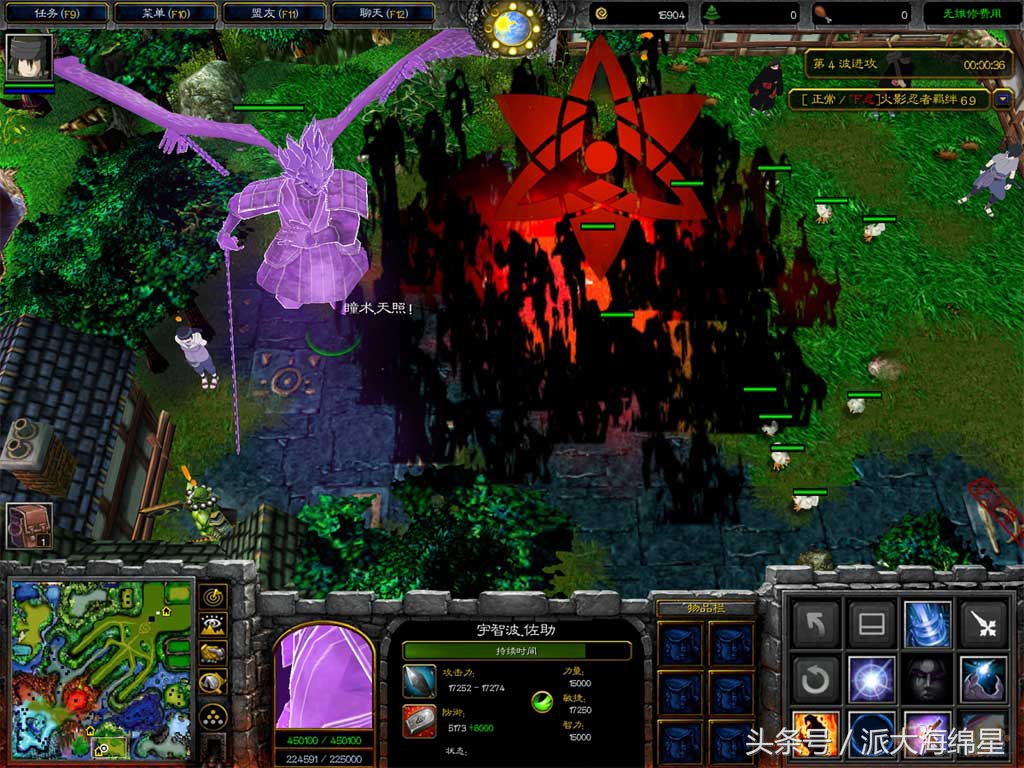Choose the Move command arrow icon
Viewport: 1024px width, 768px height.
pos(815,625)
